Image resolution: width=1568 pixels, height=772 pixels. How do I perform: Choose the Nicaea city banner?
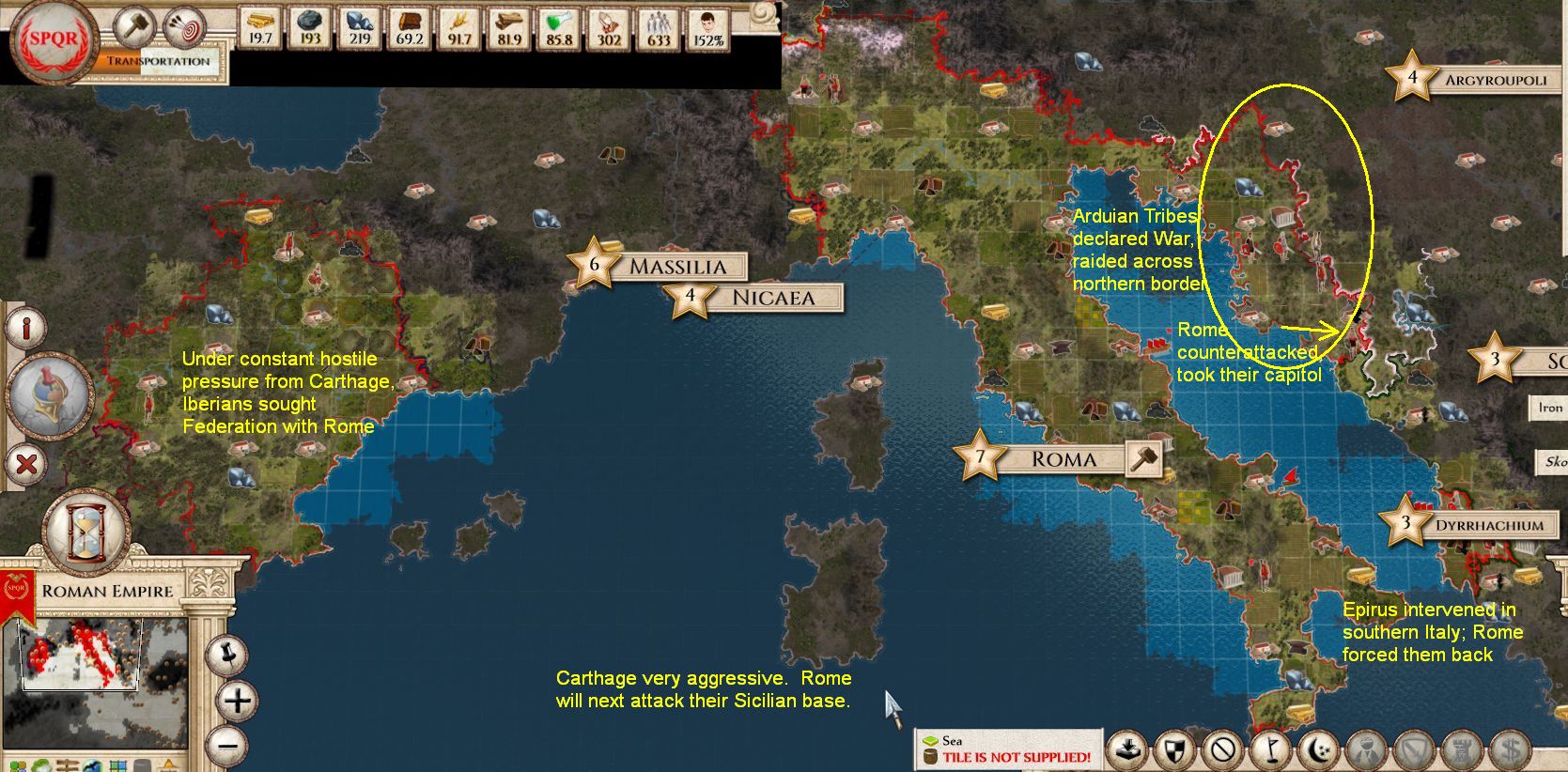(x=772, y=299)
